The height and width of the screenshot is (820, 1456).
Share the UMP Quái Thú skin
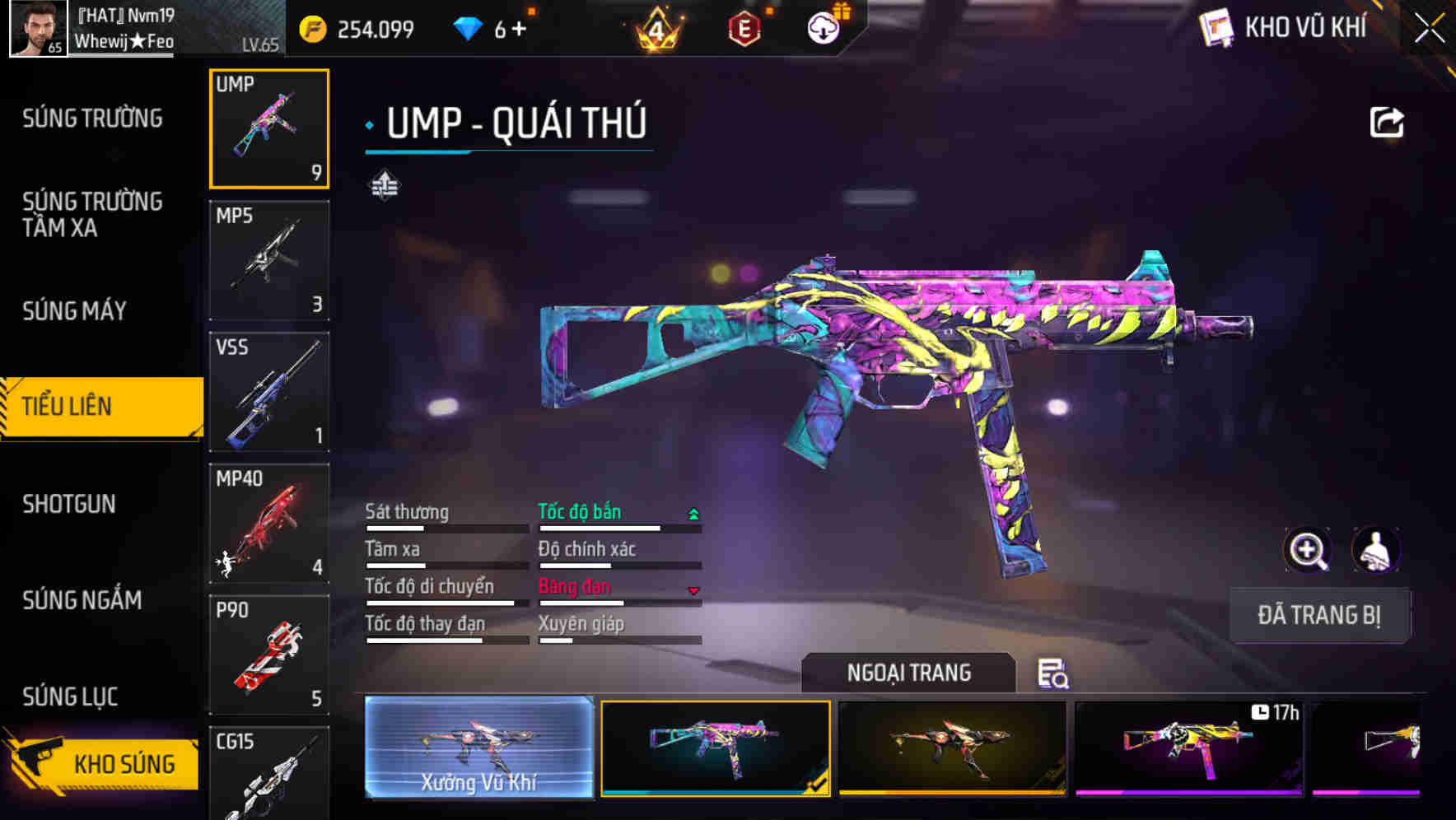1386,123
